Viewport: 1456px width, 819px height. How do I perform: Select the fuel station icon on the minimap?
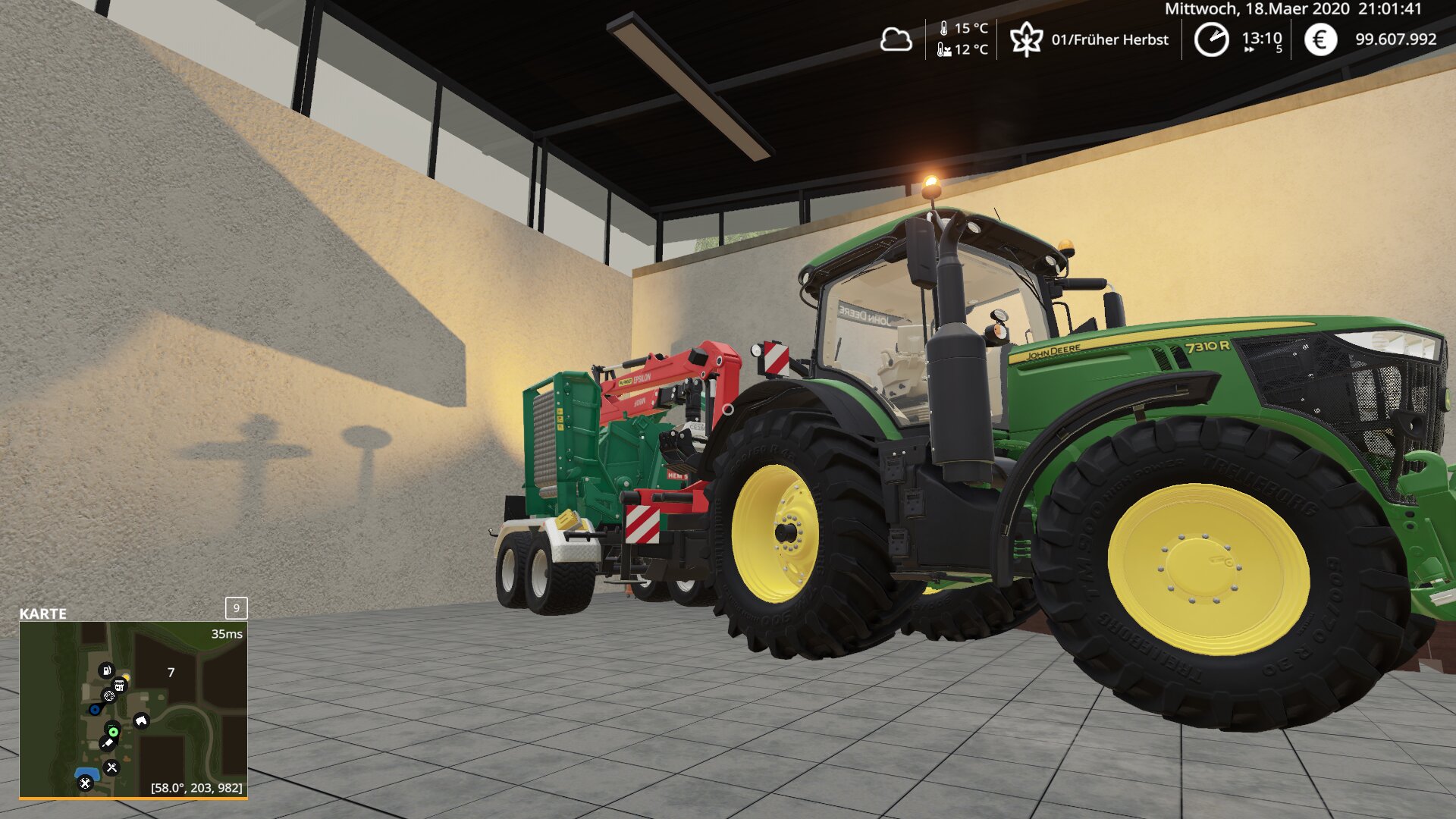[x=106, y=670]
